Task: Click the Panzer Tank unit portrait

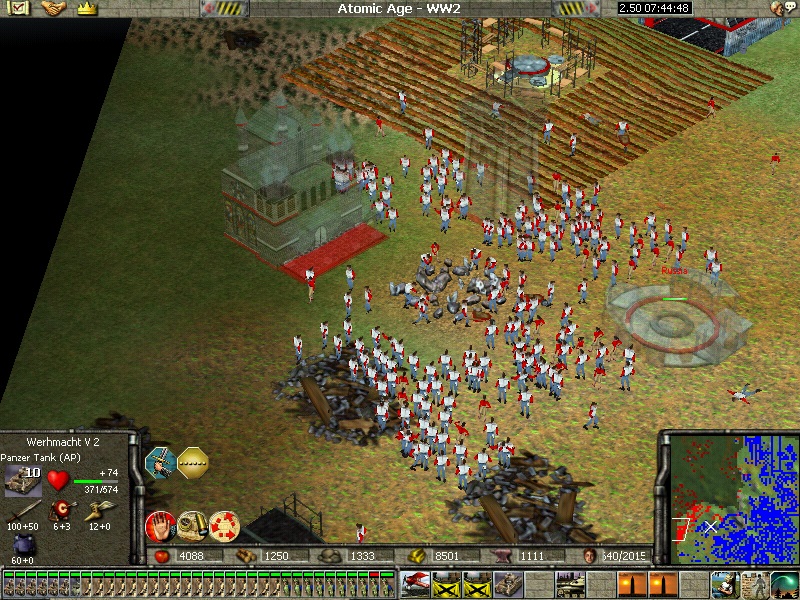Action: (22, 482)
